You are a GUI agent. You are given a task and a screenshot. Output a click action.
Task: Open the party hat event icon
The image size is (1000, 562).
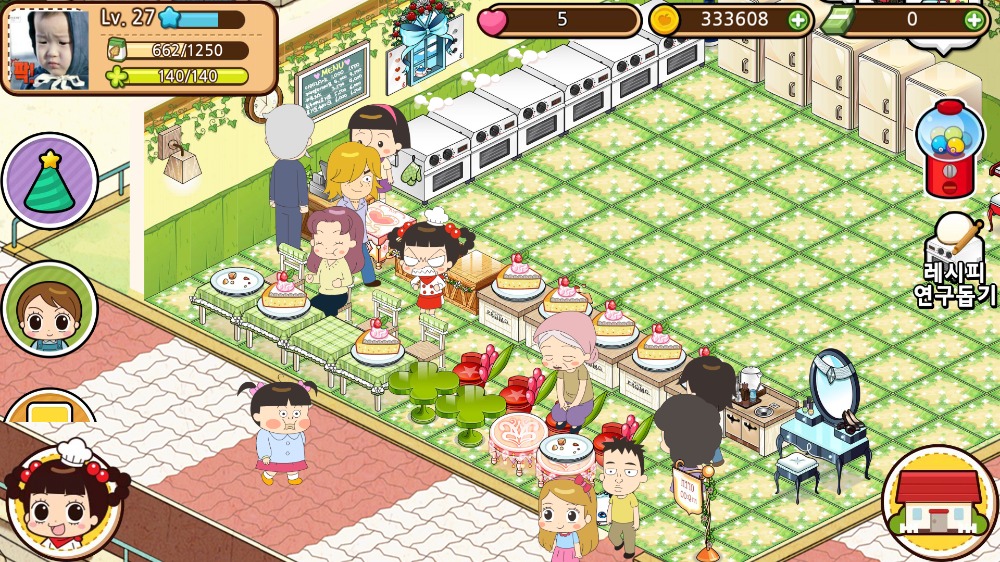click(49, 181)
